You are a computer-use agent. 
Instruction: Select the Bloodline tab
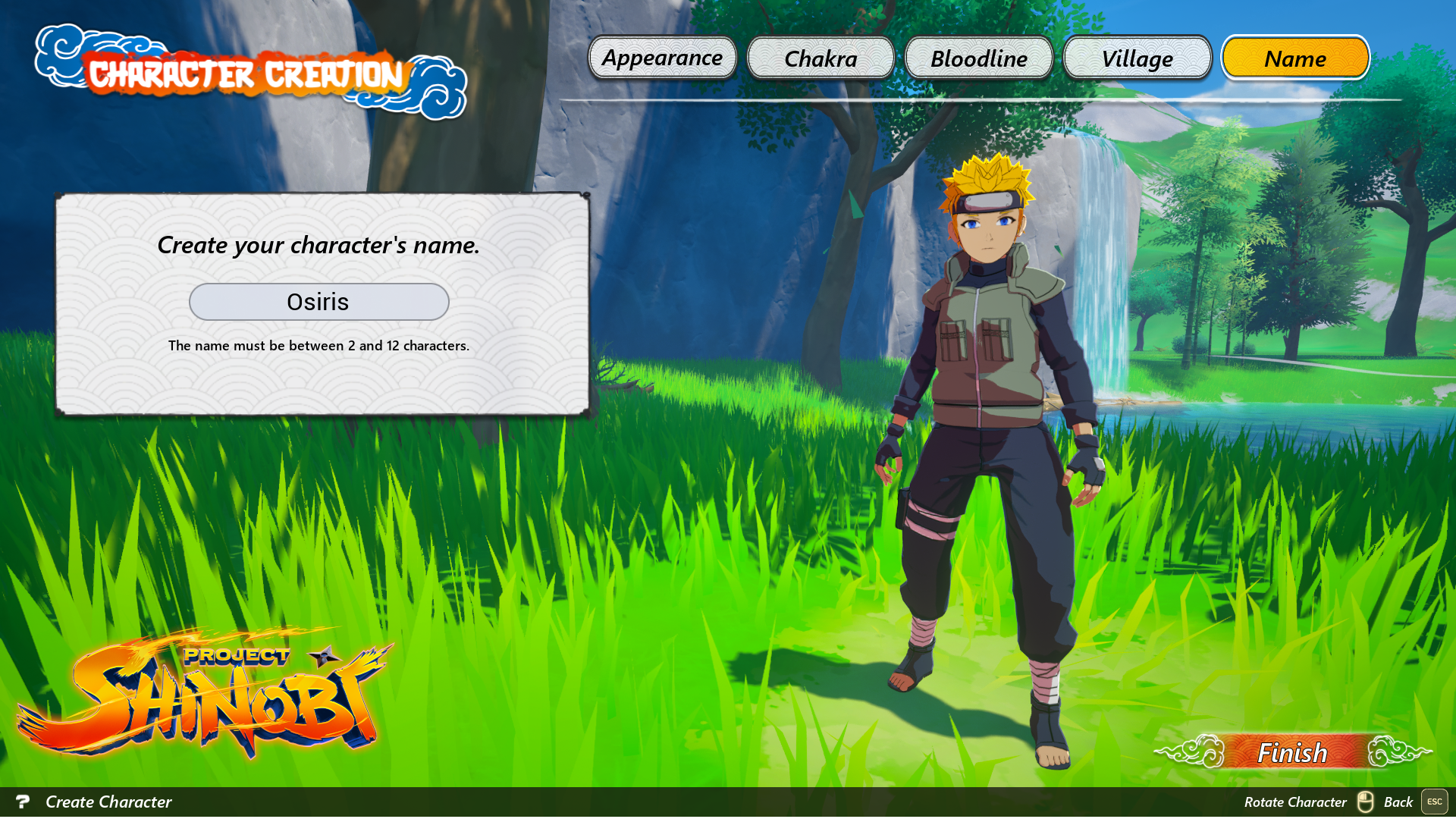[978, 58]
